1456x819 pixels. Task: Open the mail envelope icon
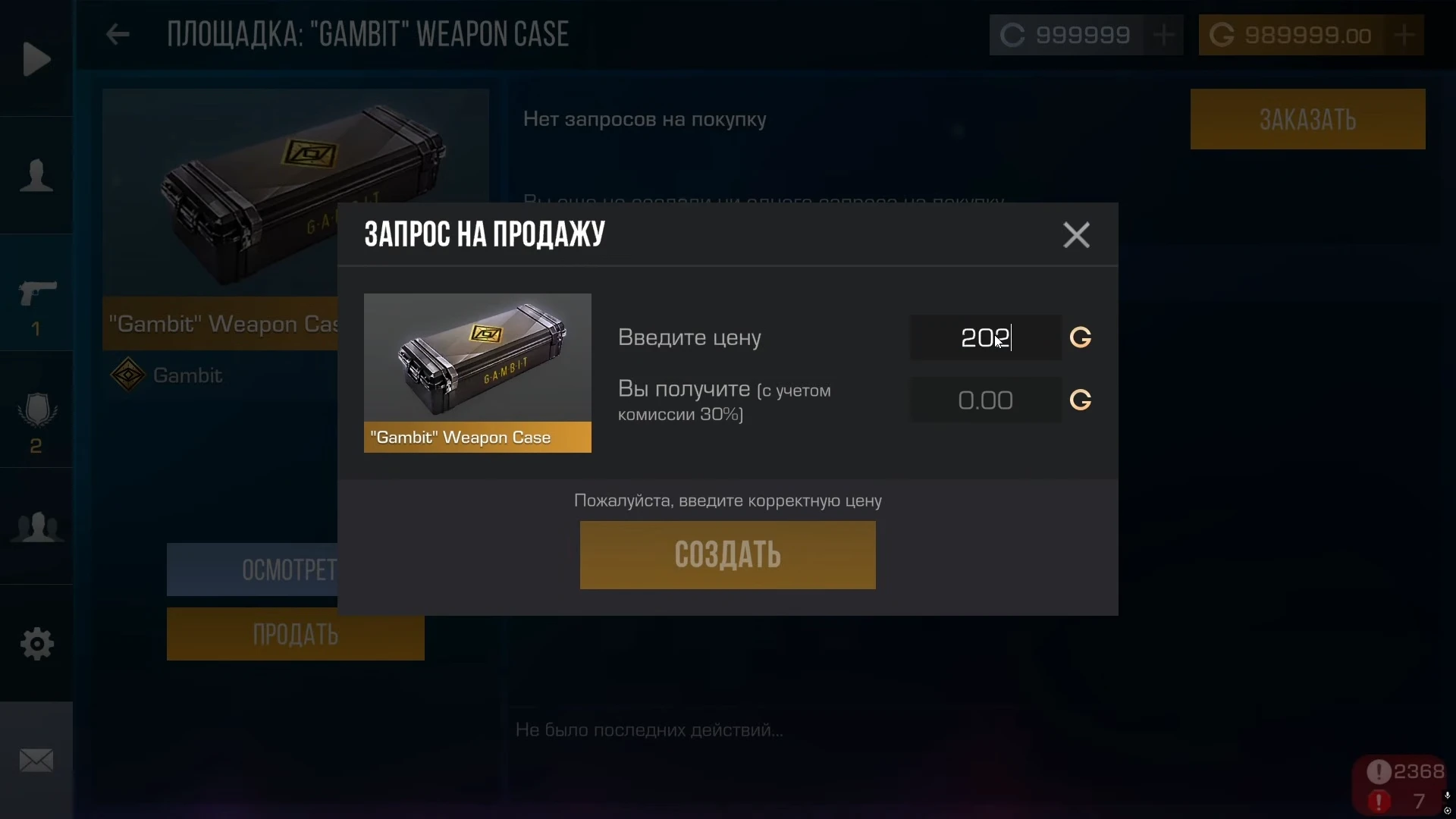click(36, 761)
